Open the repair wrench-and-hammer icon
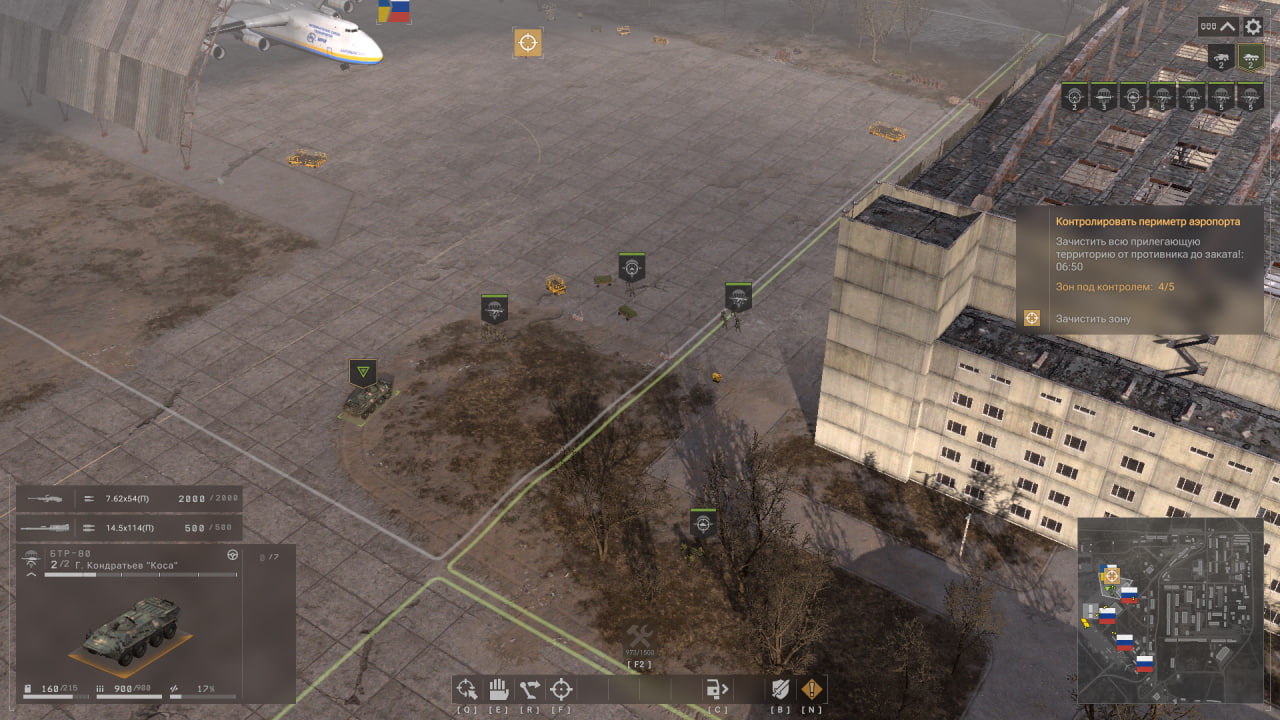Viewport: 1280px width, 720px height. [639, 637]
